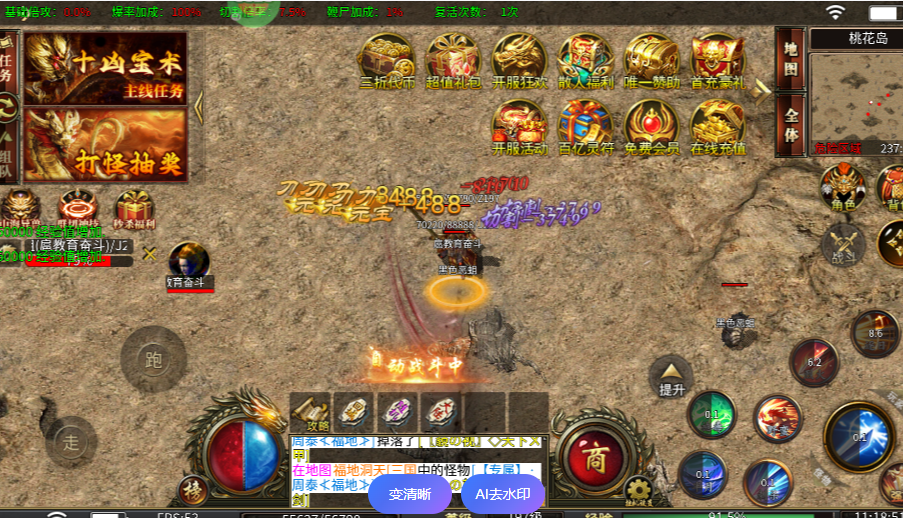The width and height of the screenshot is (903, 518).
Task: Open the 百亿灵符 blue gift box
Action: click(585, 127)
